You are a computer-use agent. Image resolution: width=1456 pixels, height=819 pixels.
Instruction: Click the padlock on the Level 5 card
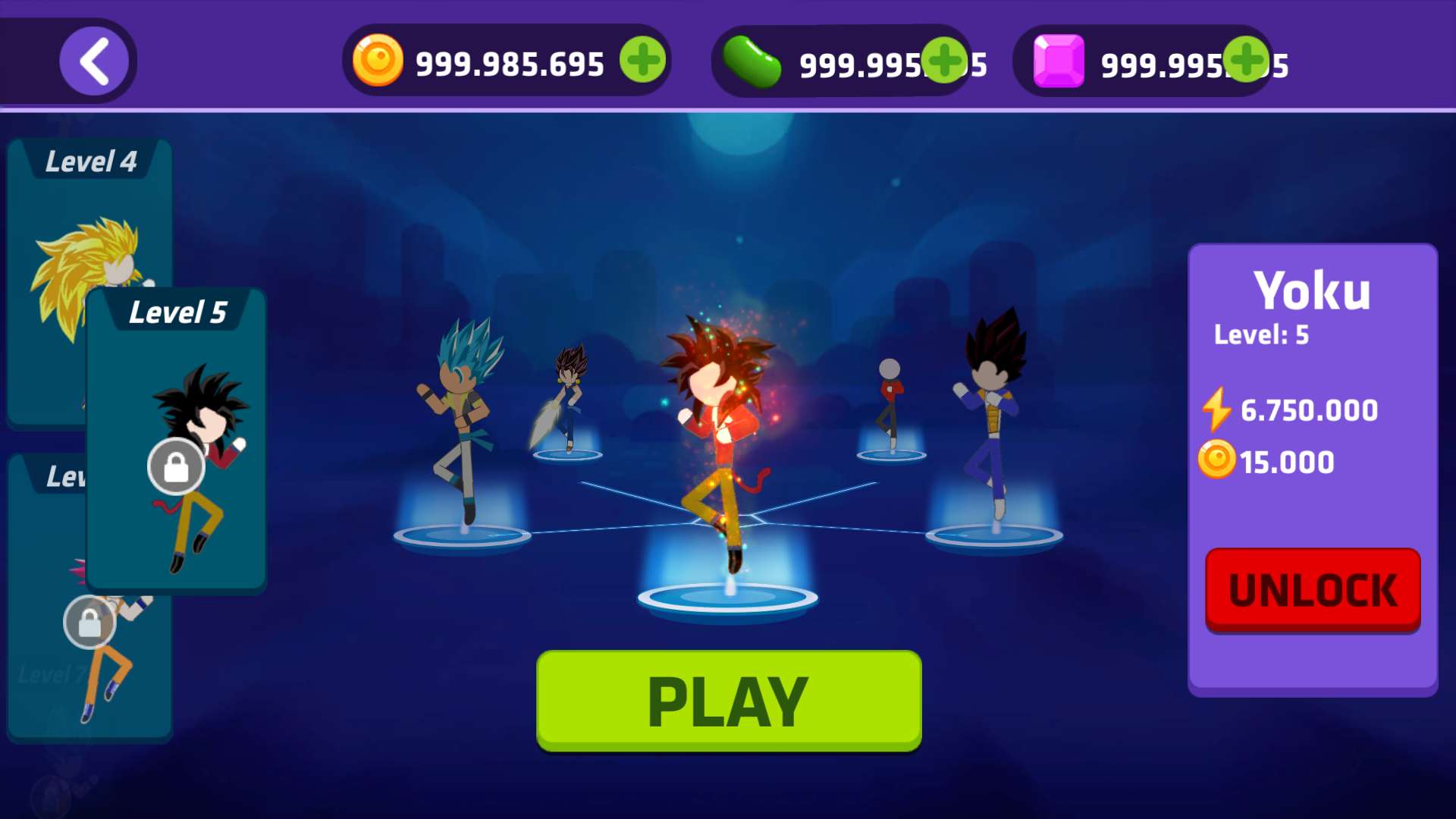(176, 466)
